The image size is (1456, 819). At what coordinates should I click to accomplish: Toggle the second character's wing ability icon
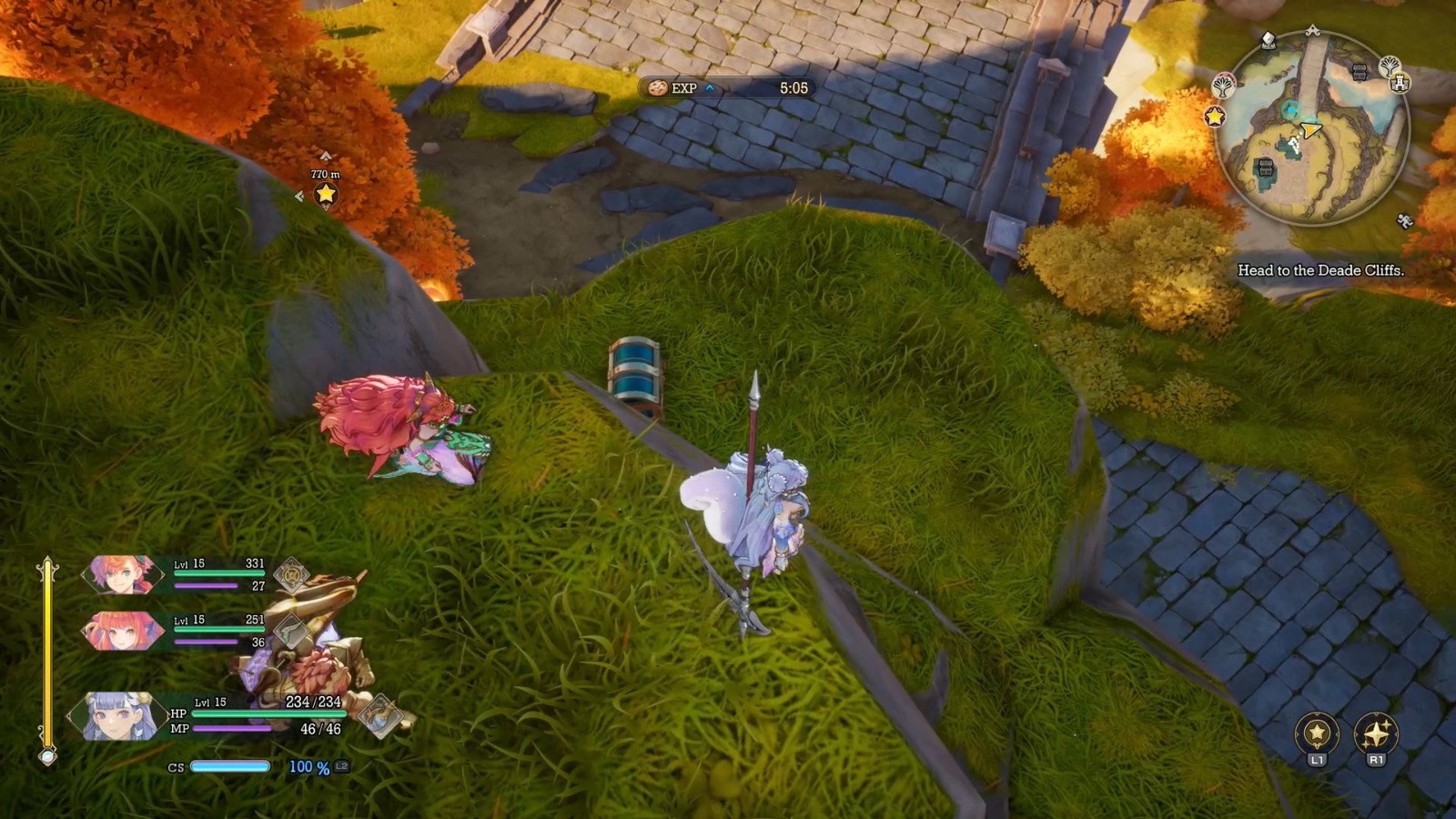tap(290, 632)
